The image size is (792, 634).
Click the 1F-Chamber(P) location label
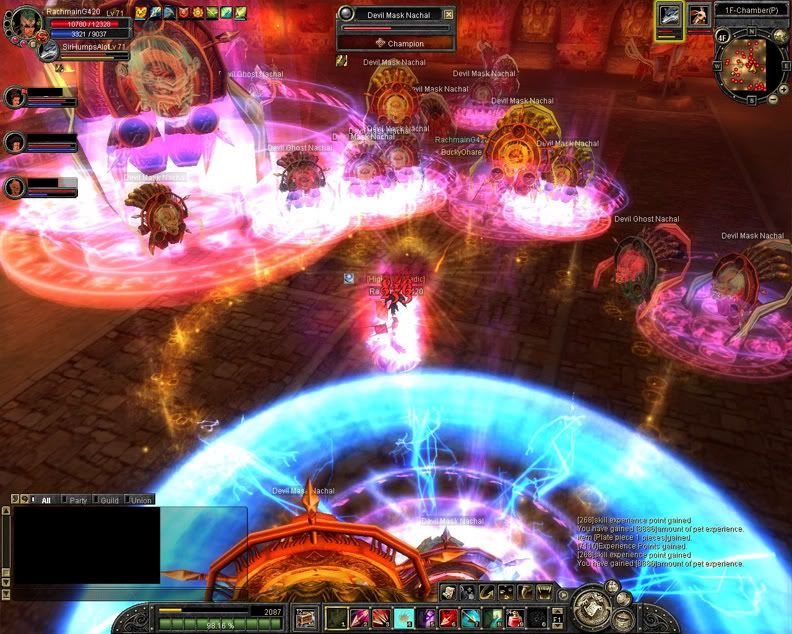pos(751,10)
